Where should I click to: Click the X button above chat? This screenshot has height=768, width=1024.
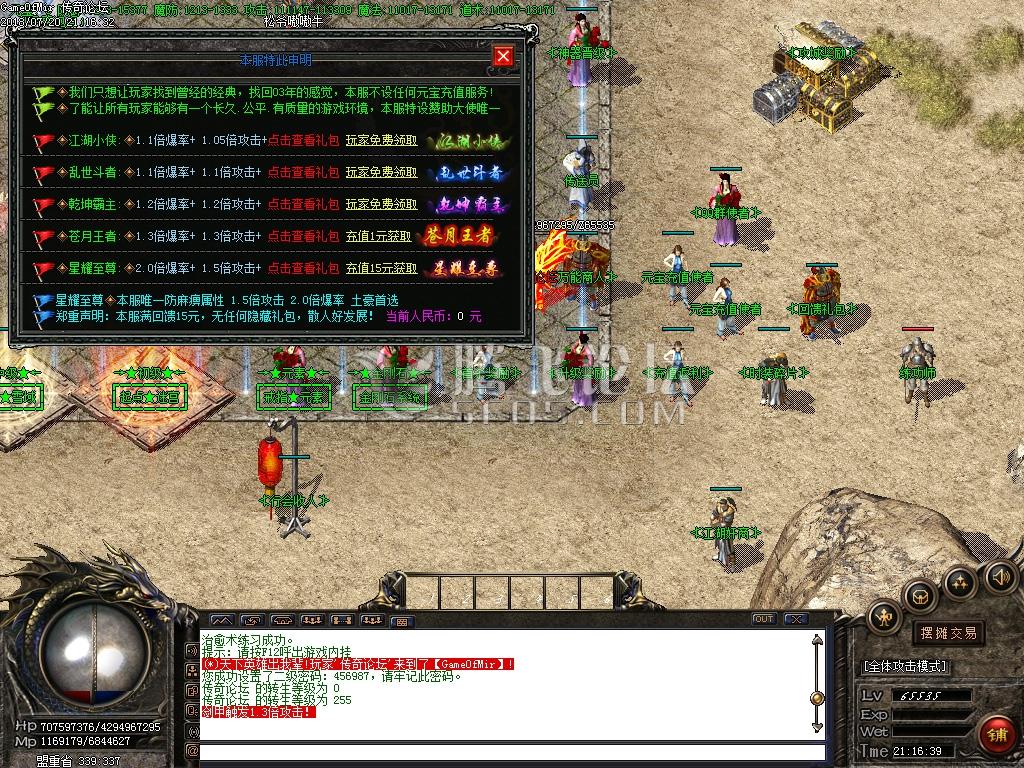point(796,619)
